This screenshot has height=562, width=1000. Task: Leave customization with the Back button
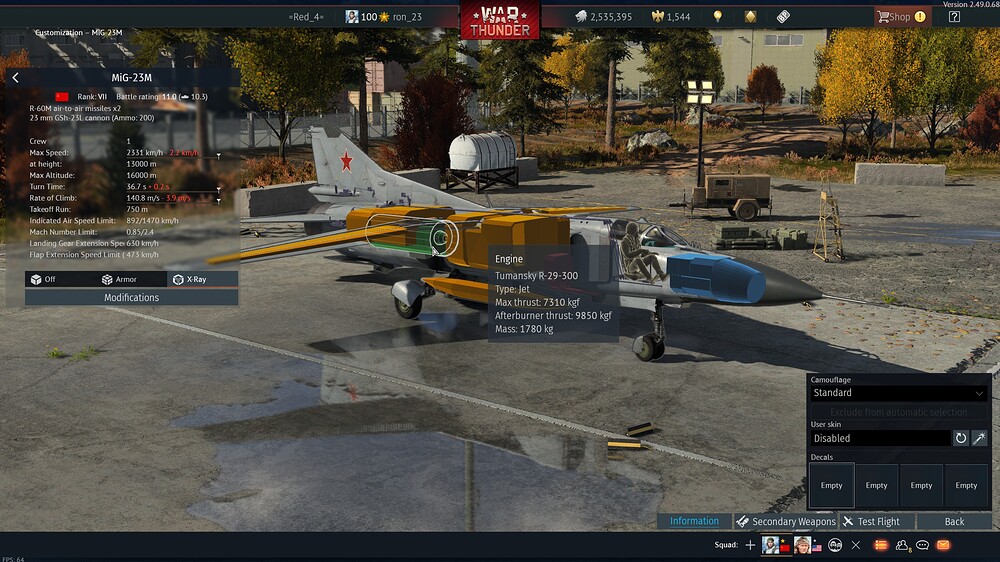[954, 521]
